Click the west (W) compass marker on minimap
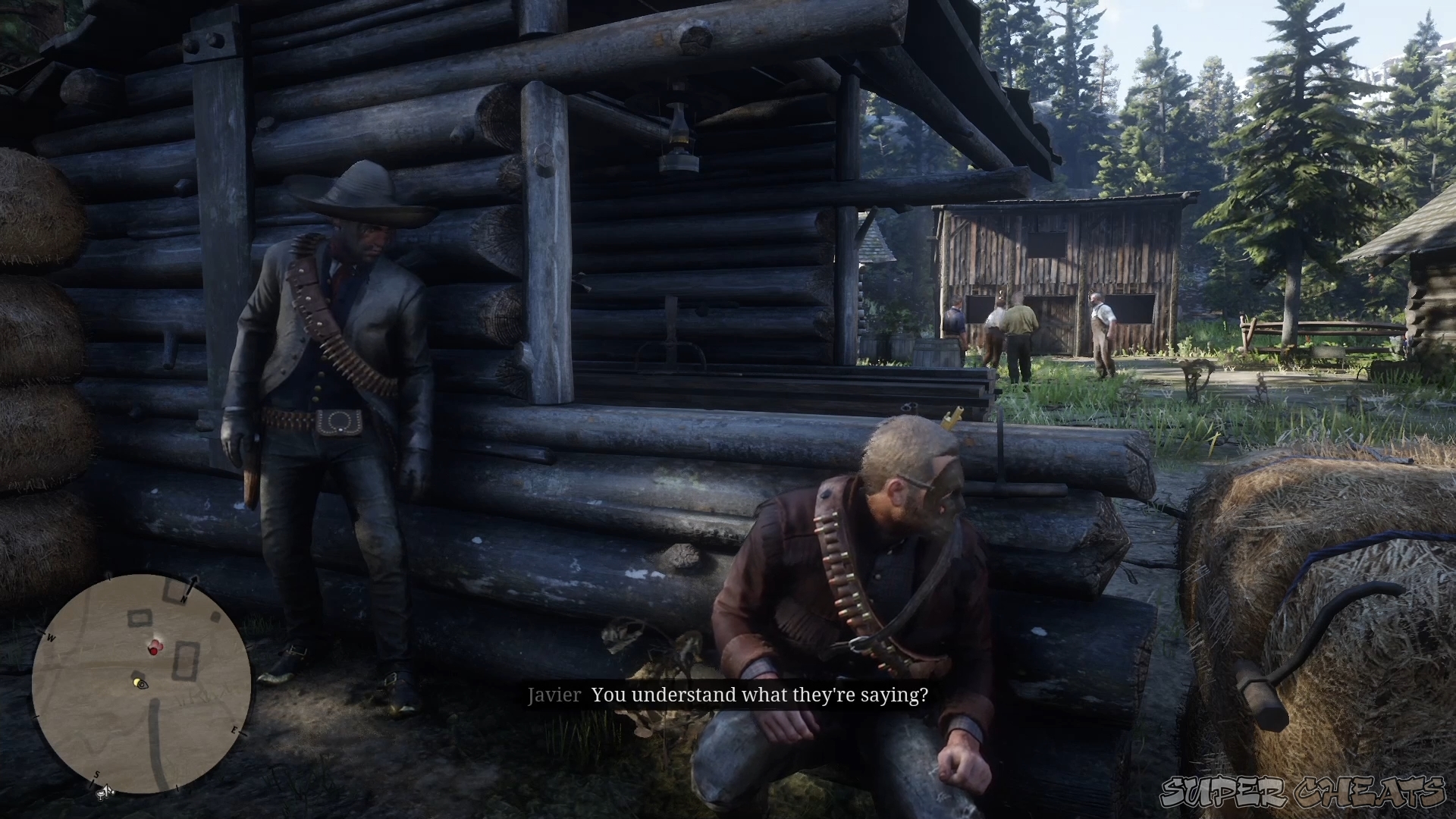The image size is (1456, 819). (x=51, y=637)
